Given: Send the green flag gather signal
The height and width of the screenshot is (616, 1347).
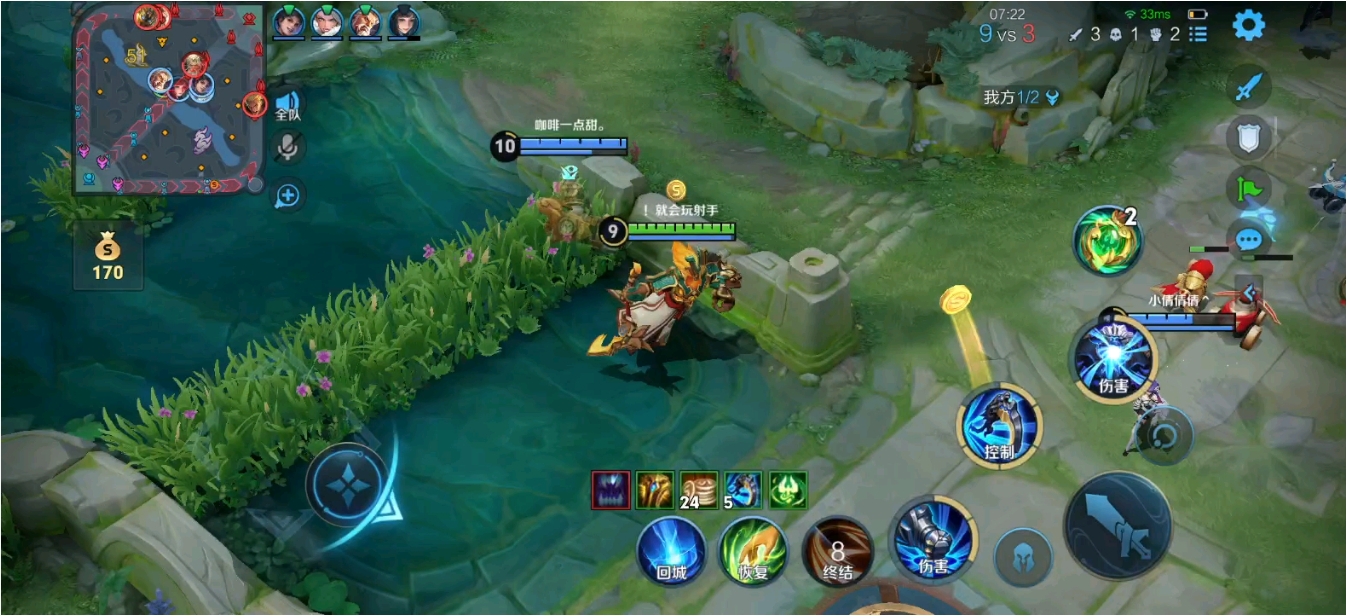Looking at the screenshot, I should coord(1249,188).
